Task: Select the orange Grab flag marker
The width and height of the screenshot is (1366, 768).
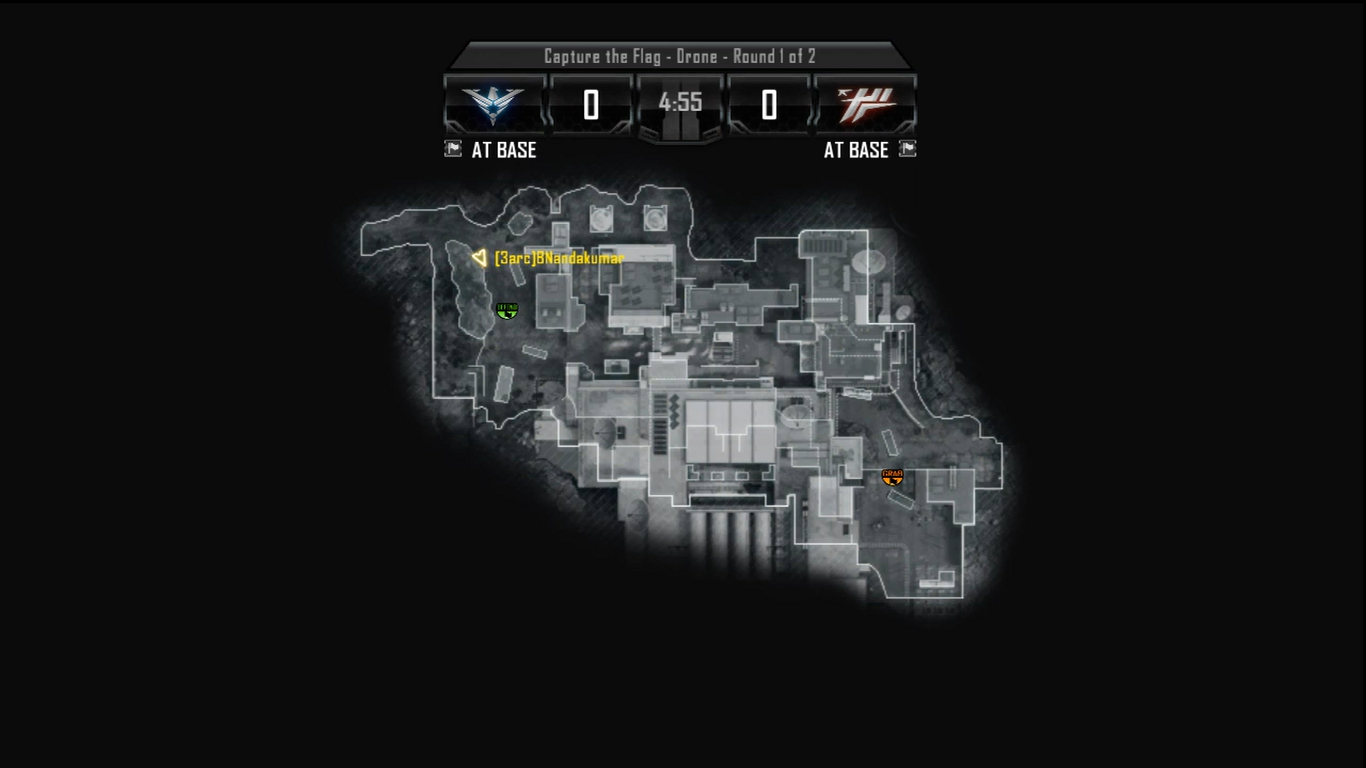Action: (x=892, y=477)
